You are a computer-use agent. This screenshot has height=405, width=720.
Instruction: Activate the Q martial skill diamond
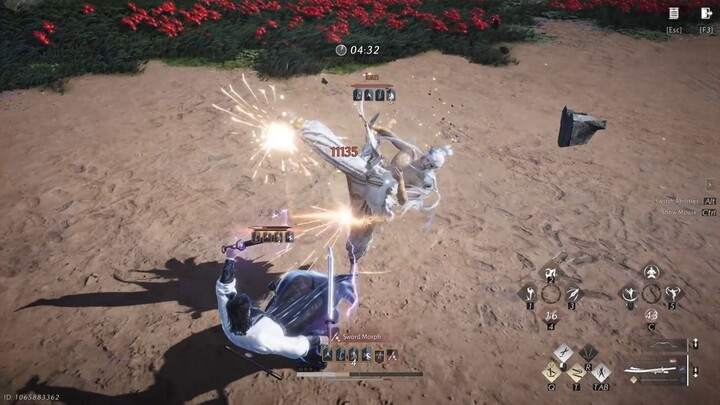(552, 370)
